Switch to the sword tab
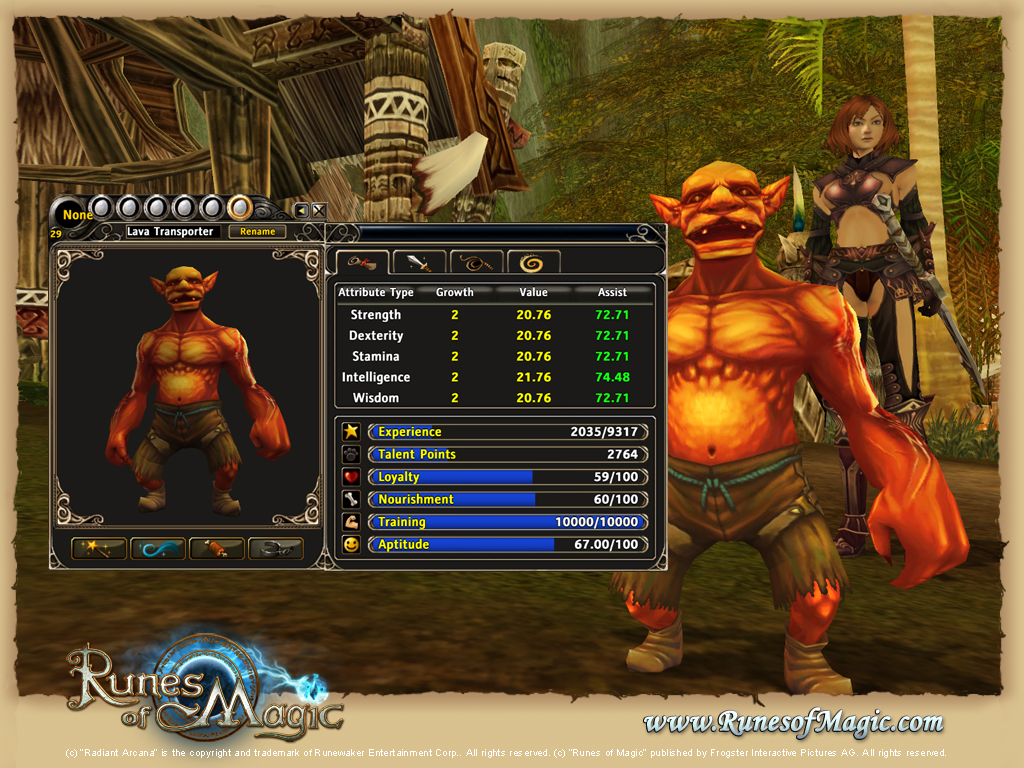The height and width of the screenshot is (768, 1024). pos(419,262)
